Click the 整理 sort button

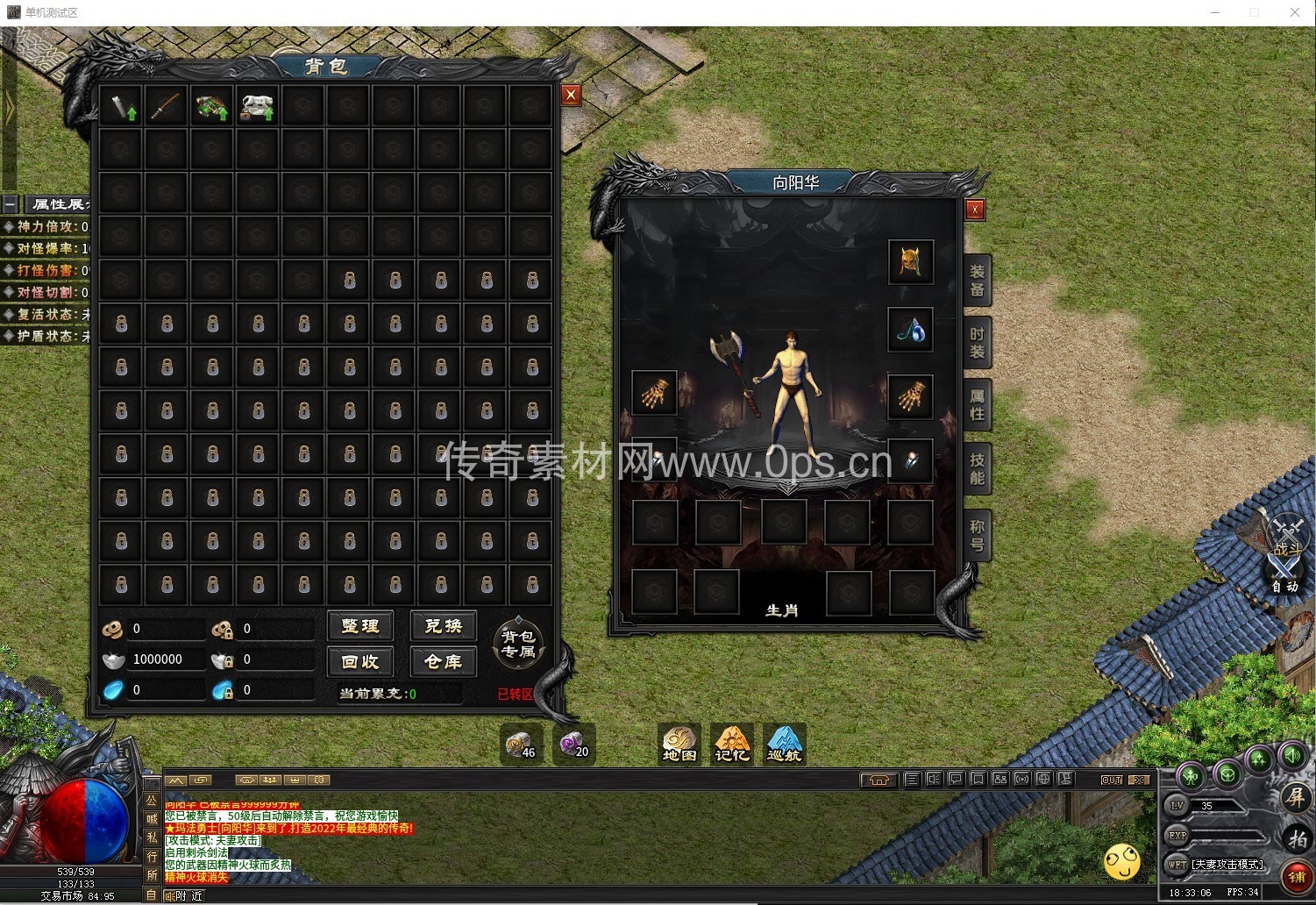(x=360, y=626)
